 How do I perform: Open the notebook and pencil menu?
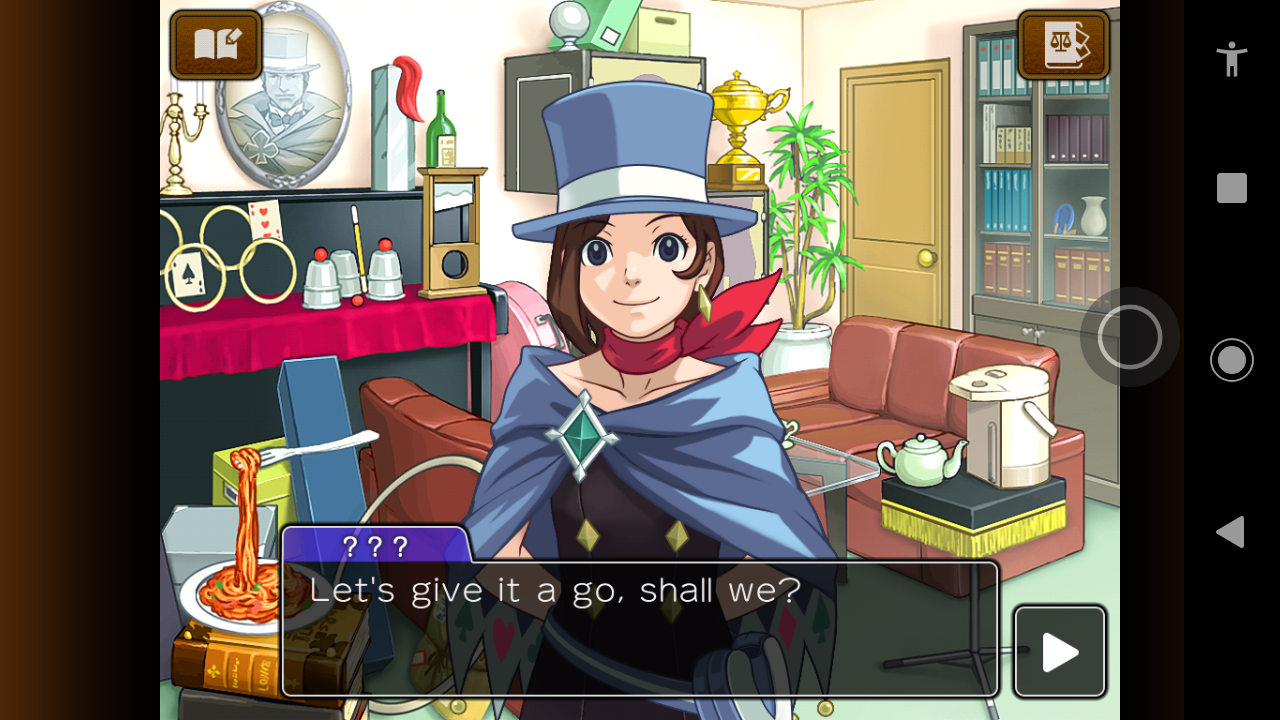coord(216,45)
